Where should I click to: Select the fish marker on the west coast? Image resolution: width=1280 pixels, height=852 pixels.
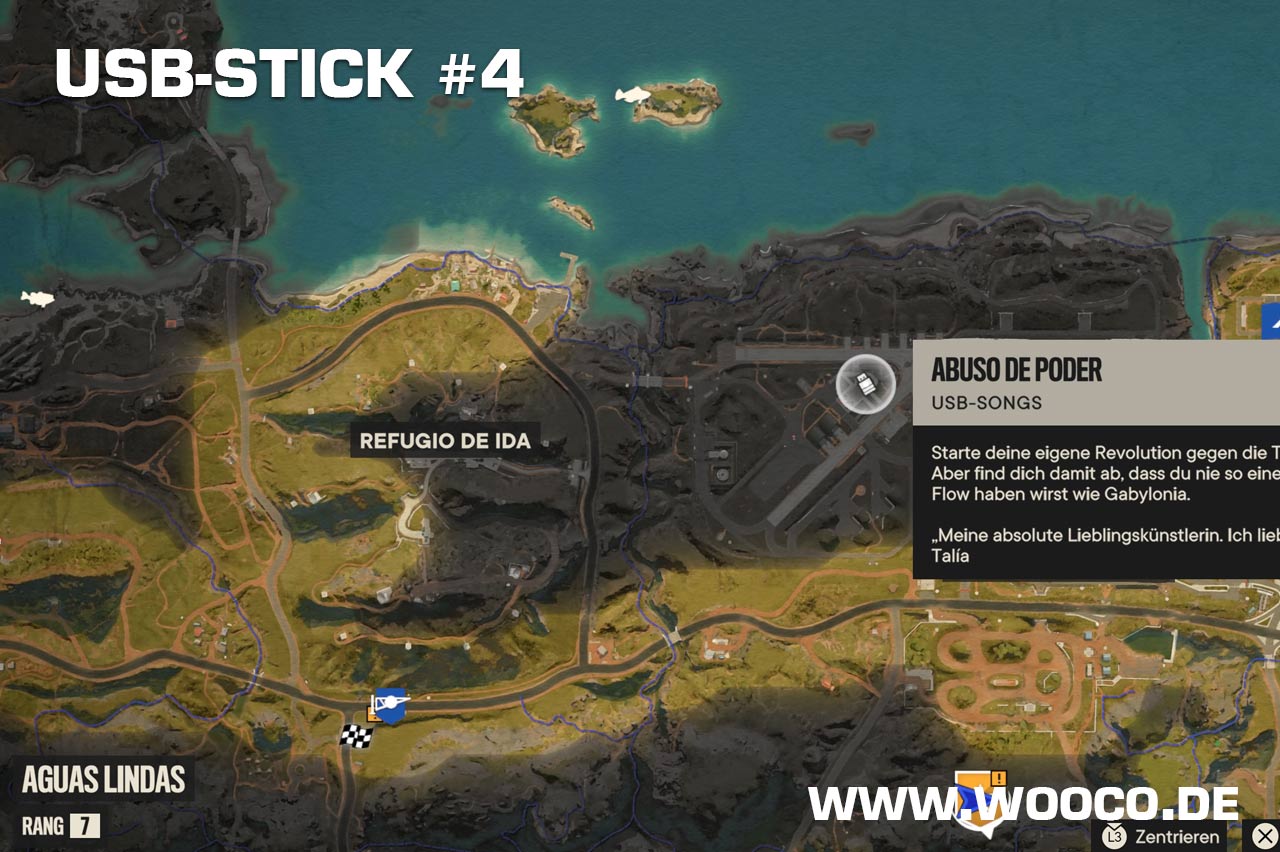pos(37,298)
